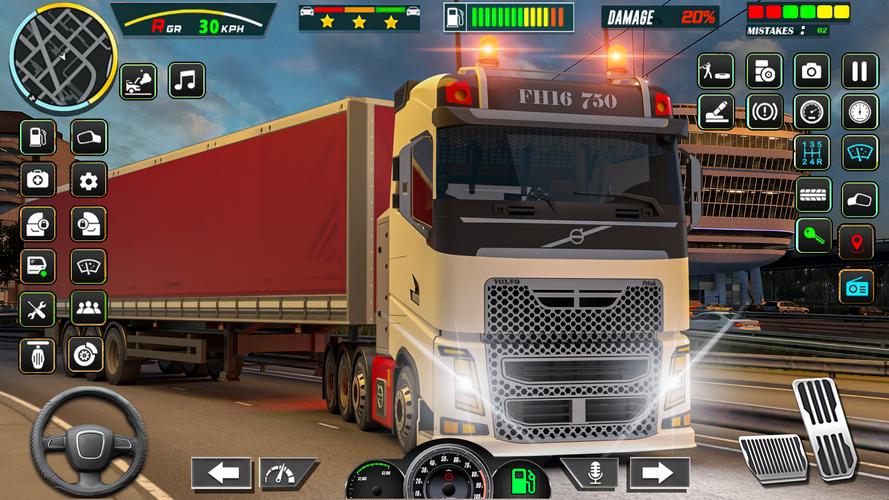Screen dimensions: 889x500
Task: Pause the game with the pause button
Action: [859, 71]
